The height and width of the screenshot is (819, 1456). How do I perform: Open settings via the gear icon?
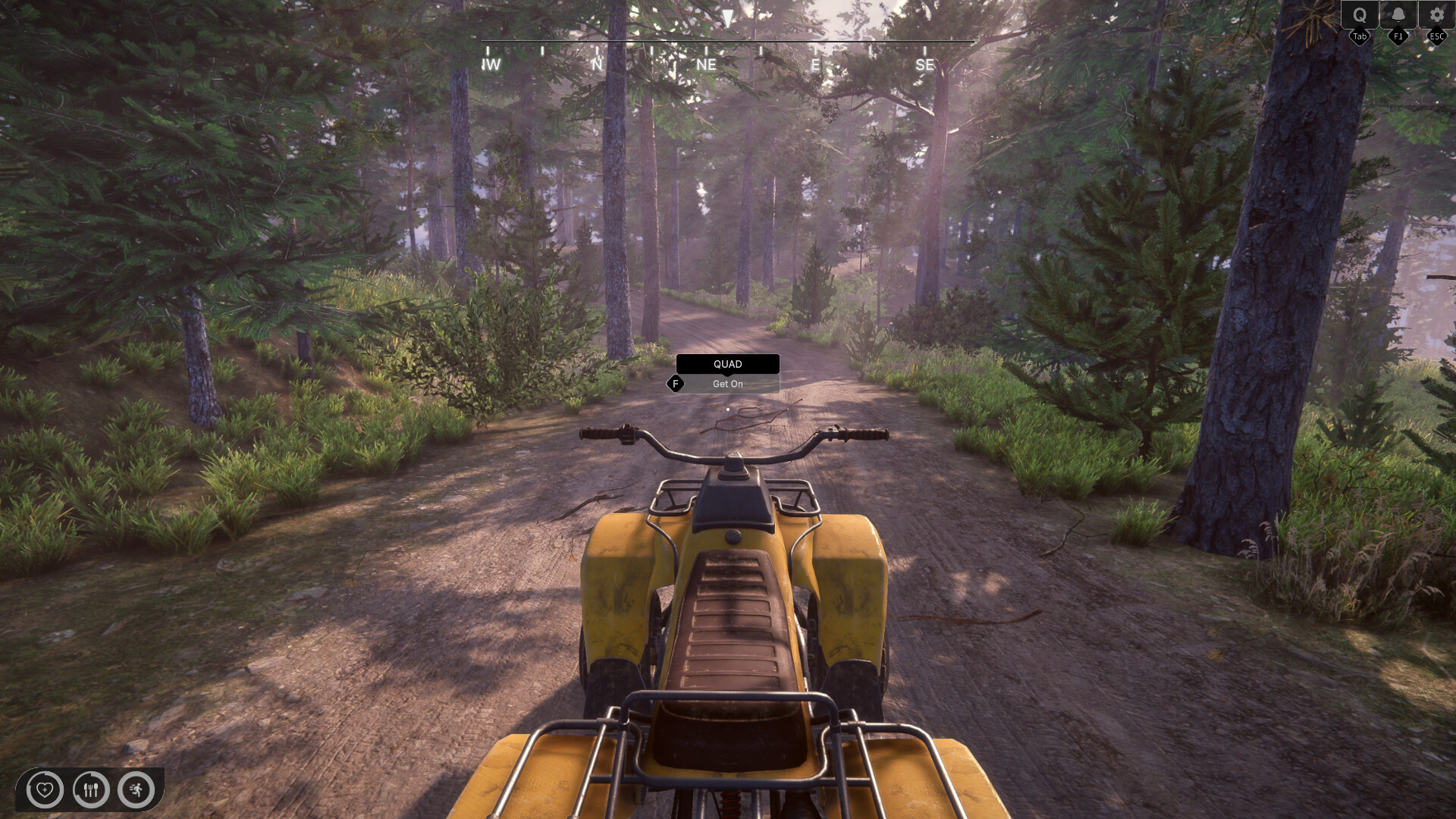coord(1436,15)
